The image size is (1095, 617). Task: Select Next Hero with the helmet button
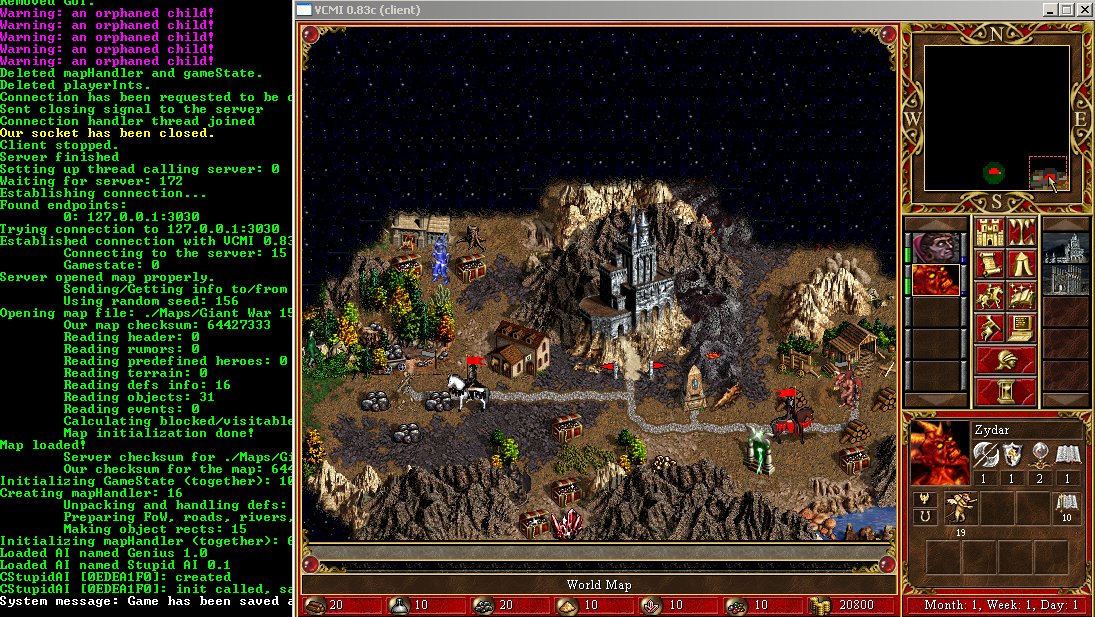pos(1005,360)
